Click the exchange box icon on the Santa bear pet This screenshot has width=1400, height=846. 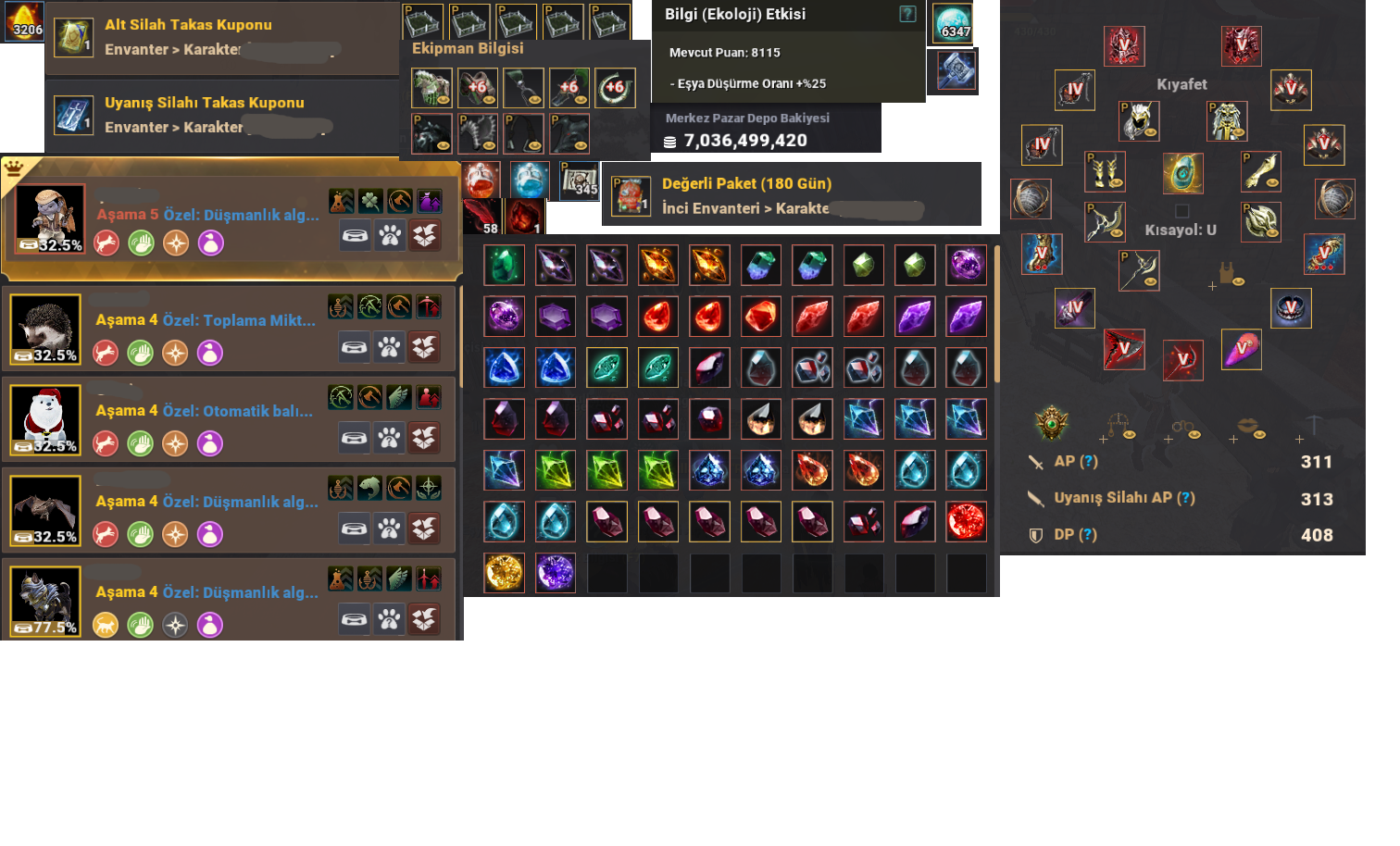pyautogui.click(x=426, y=438)
